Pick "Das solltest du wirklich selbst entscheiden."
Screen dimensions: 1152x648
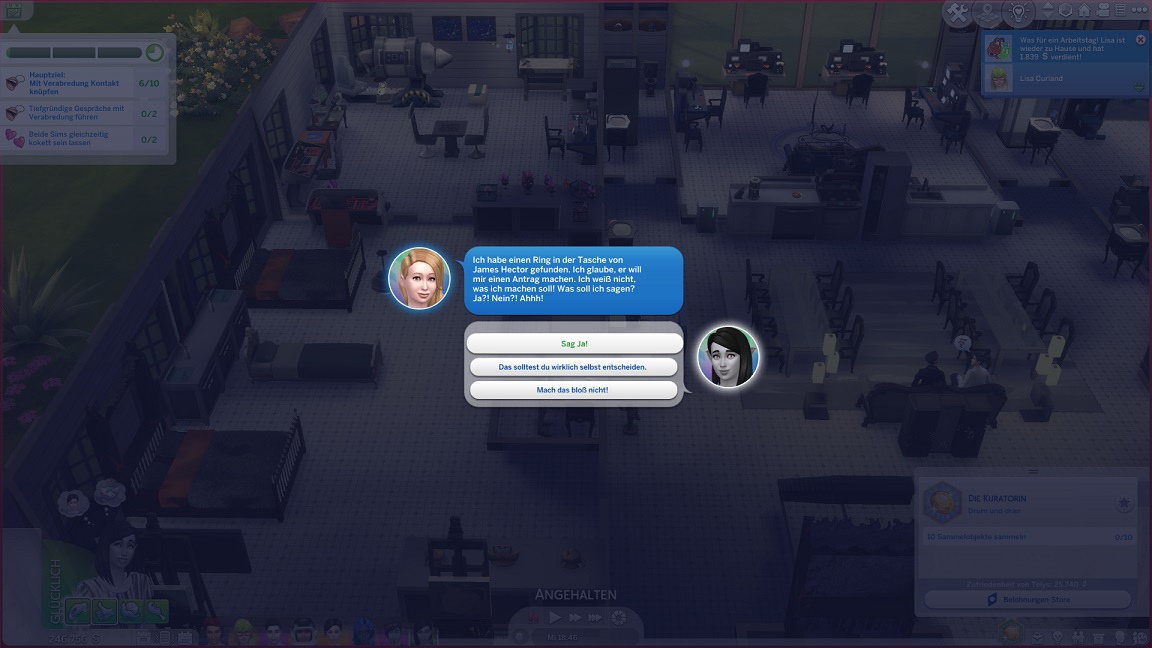click(x=574, y=367)
